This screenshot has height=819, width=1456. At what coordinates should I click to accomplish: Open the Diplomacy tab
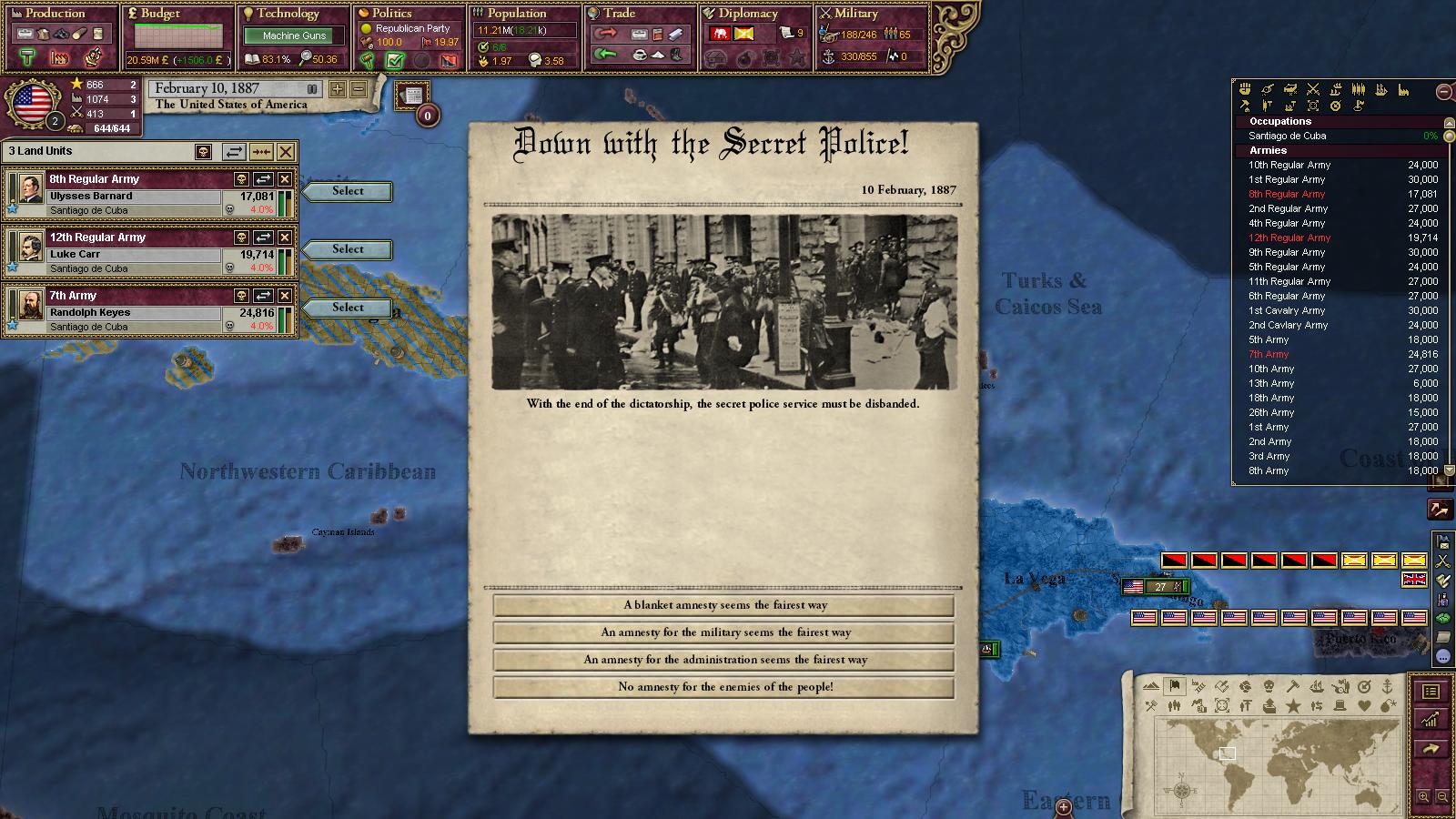click(x=748, y=14)
